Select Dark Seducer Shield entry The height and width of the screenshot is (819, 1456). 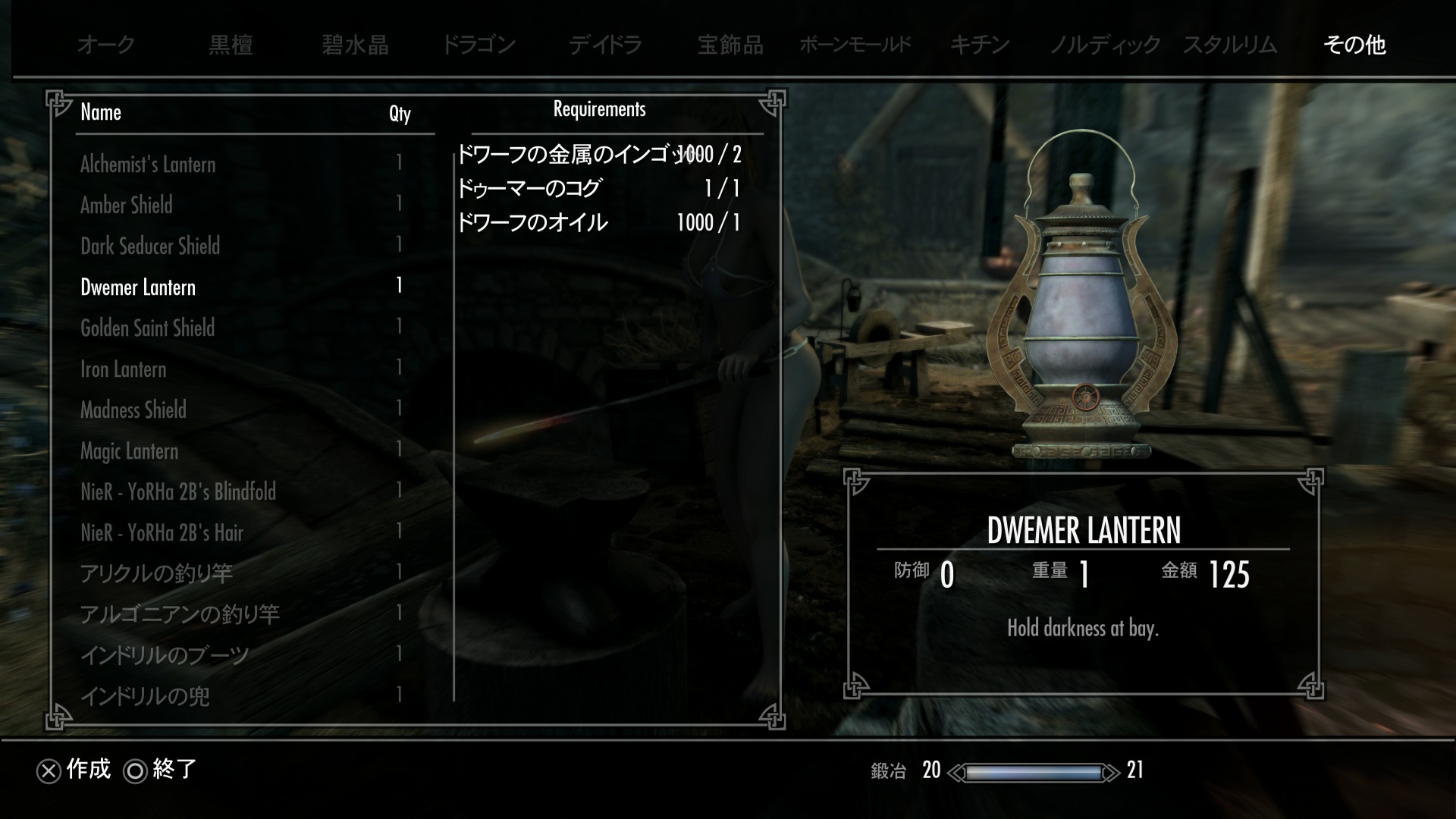pyautogui.click(x=150, y=246)
